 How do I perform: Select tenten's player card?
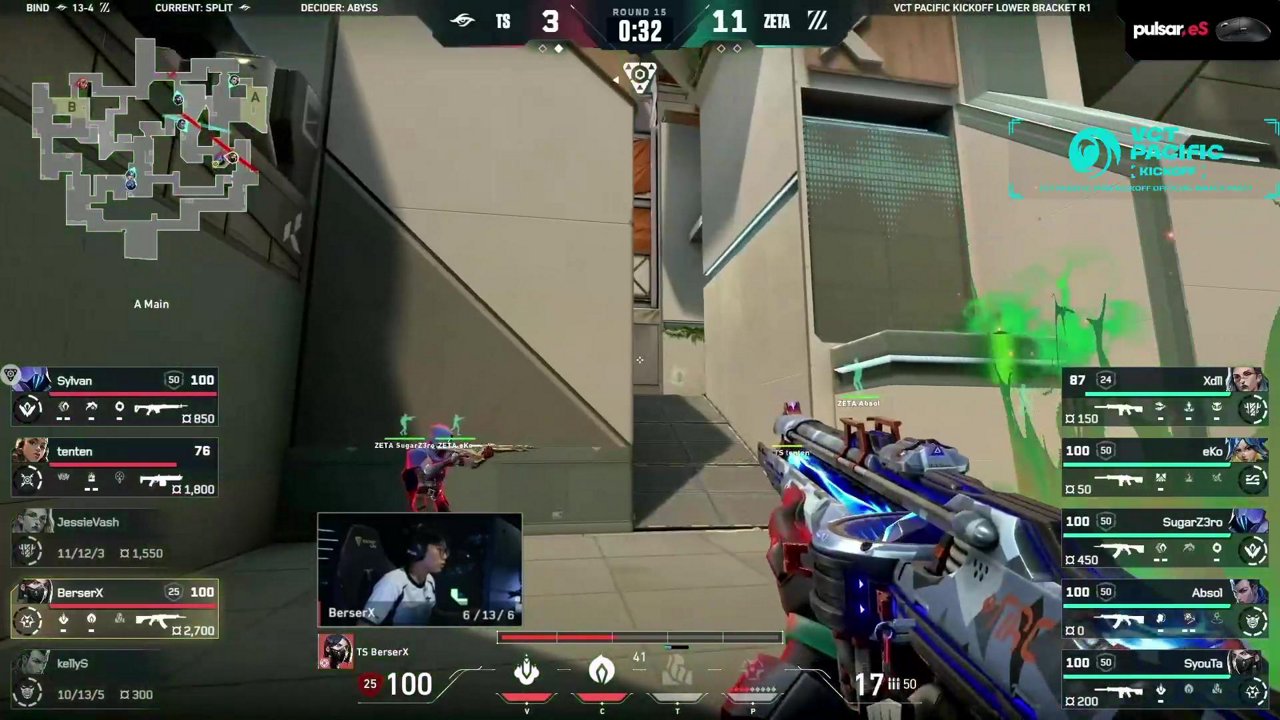[x=115, y=468]
